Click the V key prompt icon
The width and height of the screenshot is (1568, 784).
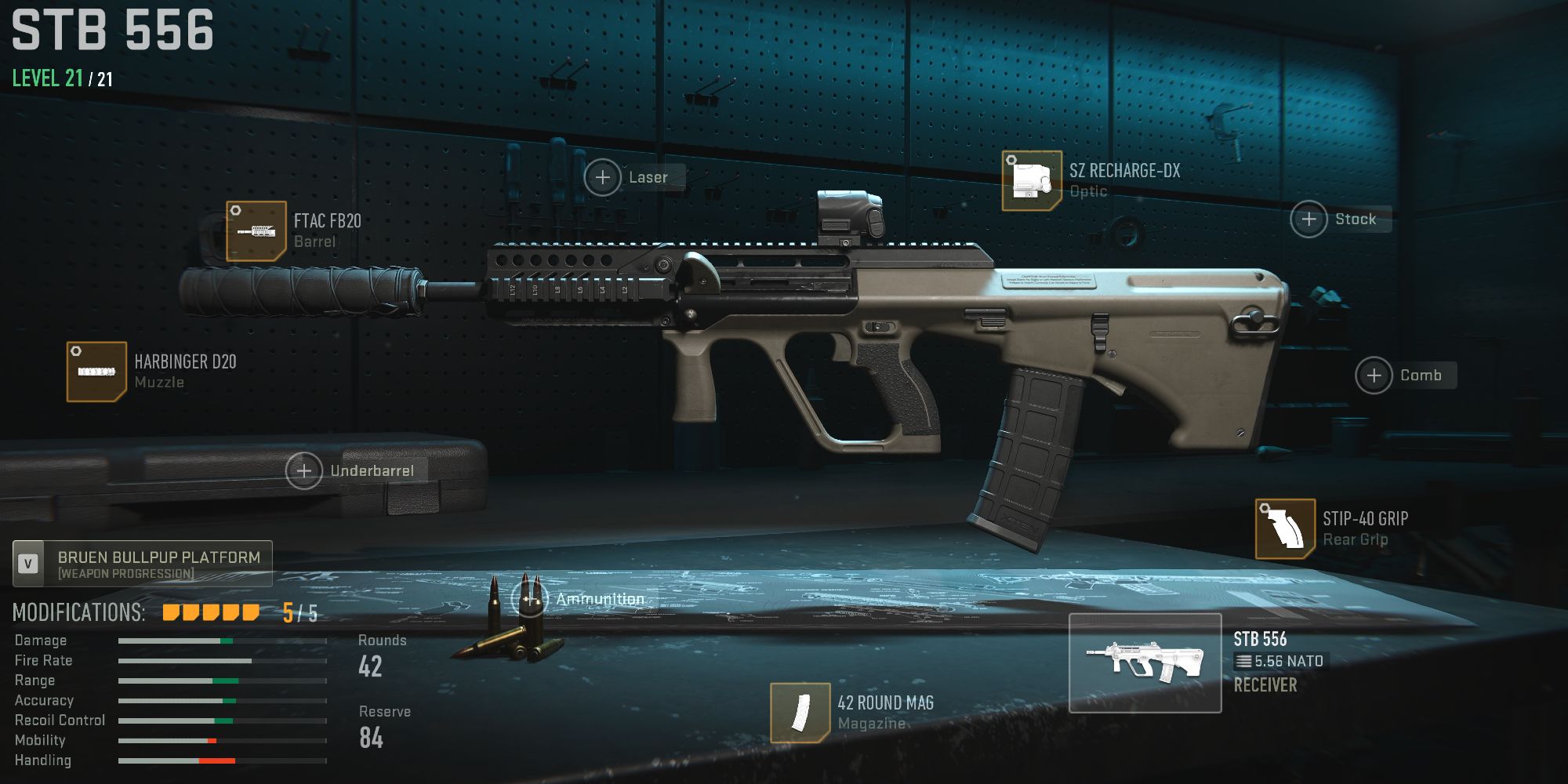(29, 564)
